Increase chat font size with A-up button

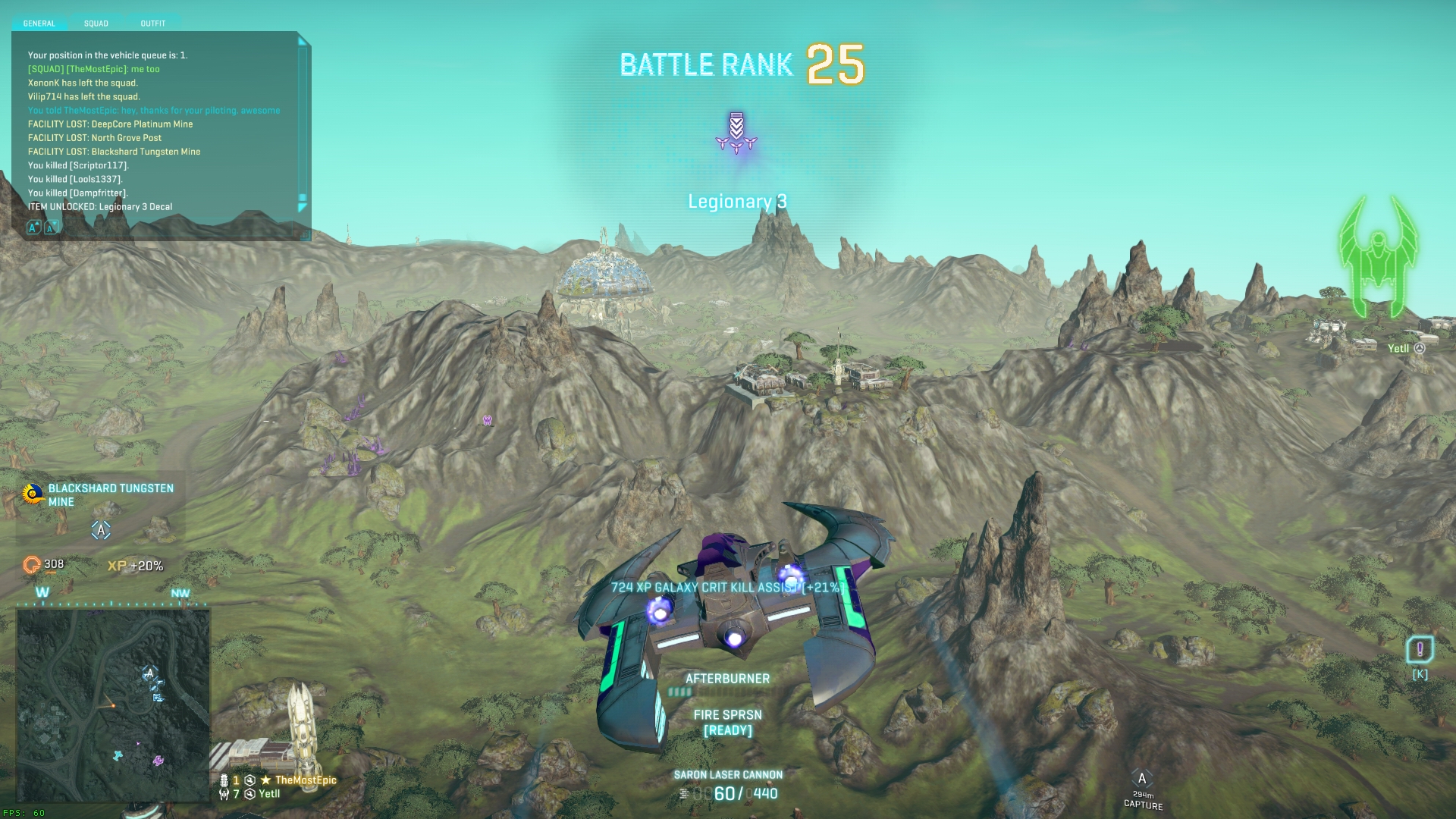pyautogui.click(x=34, y=227)
